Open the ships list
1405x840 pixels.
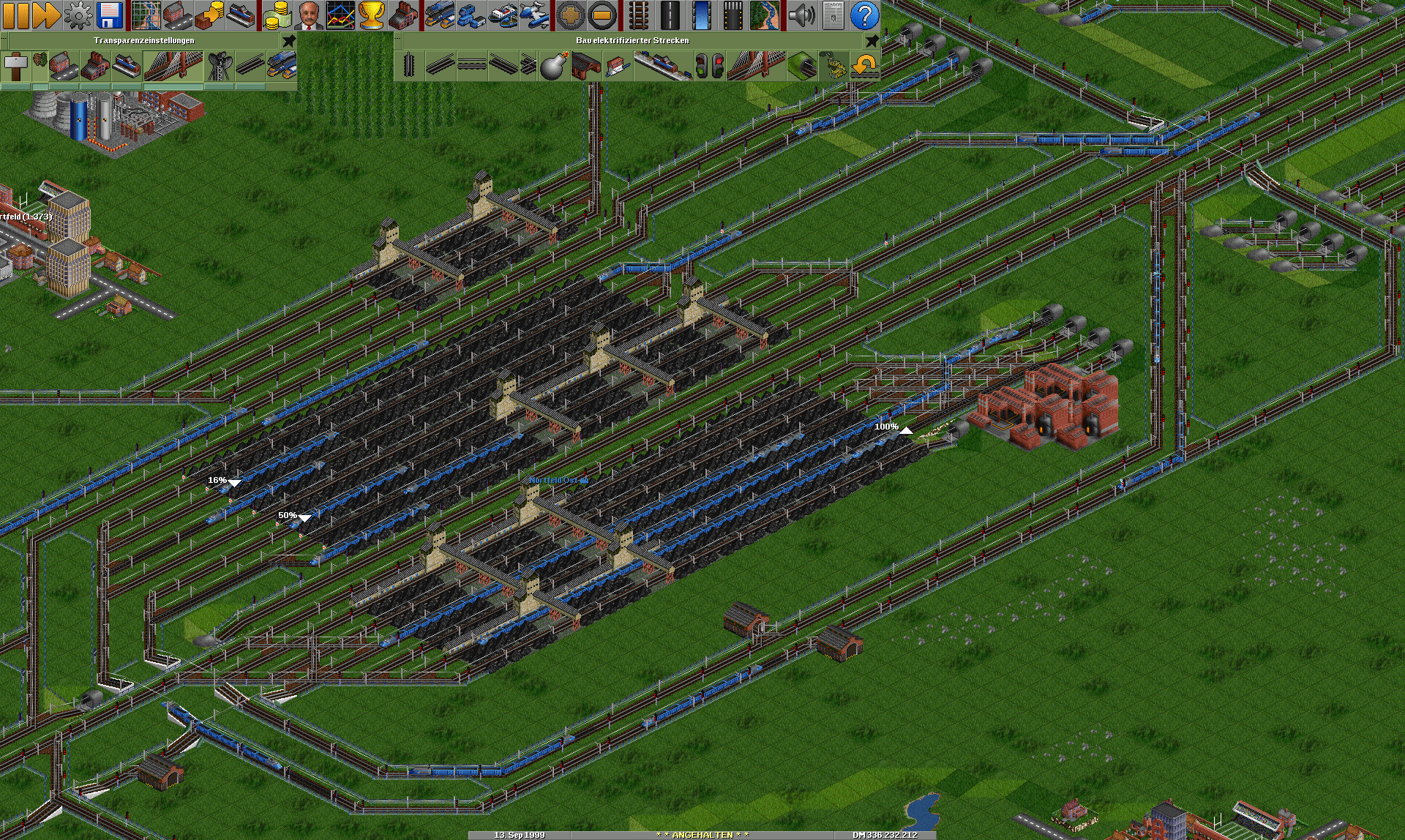[x=503, y=15]
